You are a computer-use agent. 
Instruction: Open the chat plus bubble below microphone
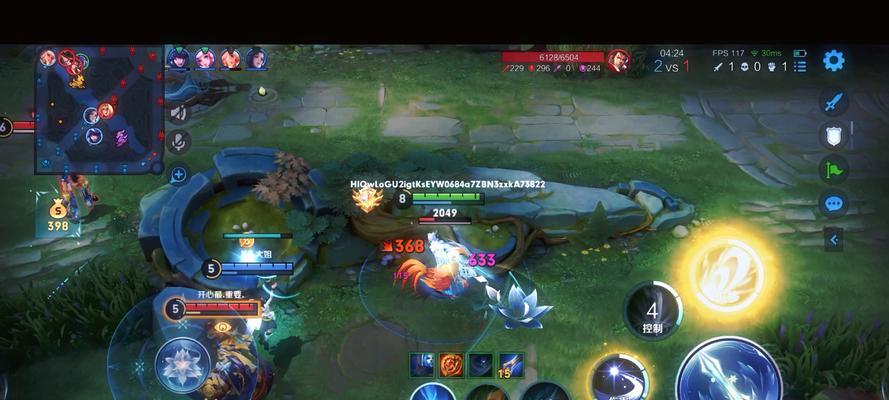180,175
